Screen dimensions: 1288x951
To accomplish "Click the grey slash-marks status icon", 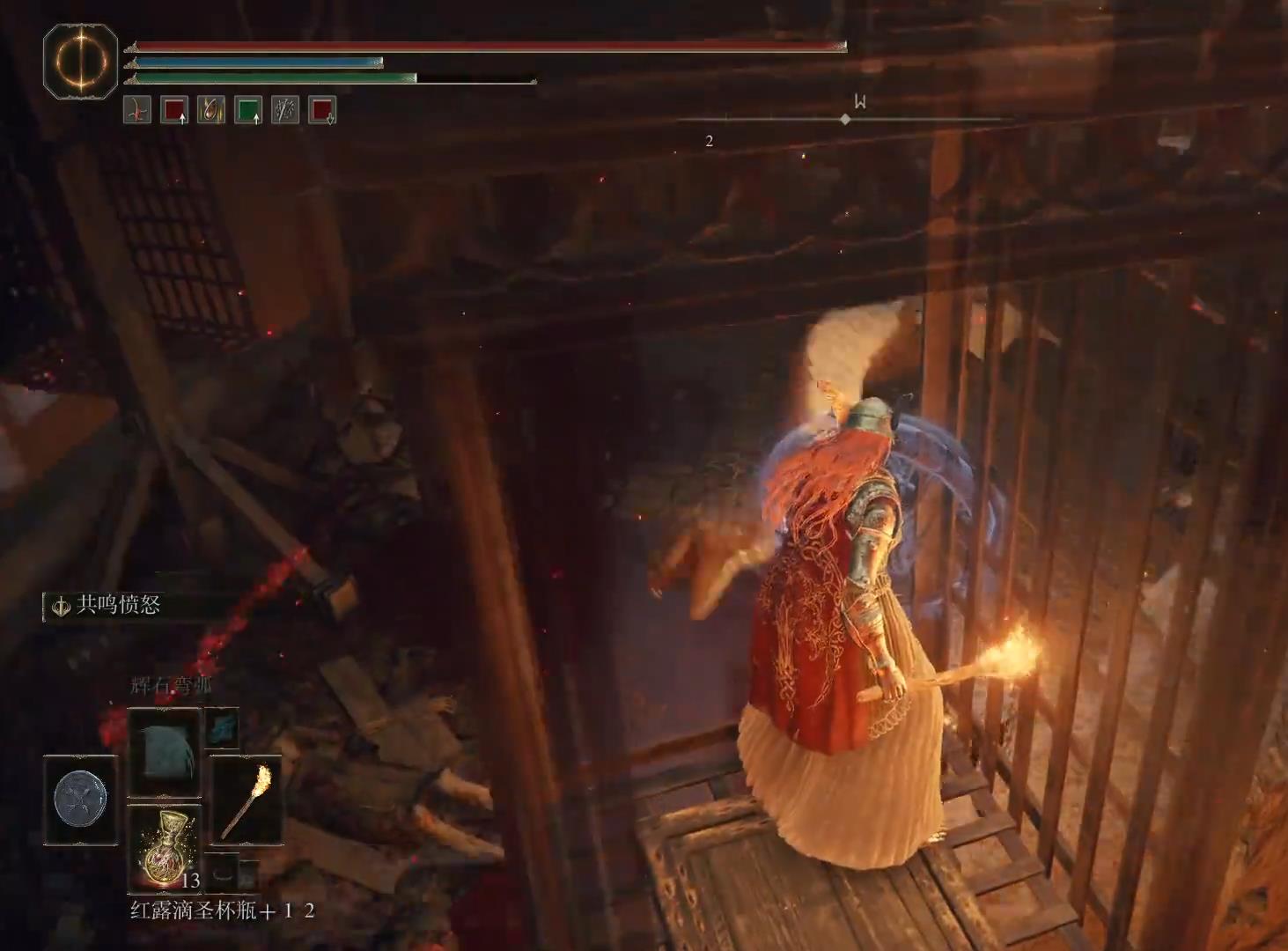I will pyautogui.click(x=285, y=110).
